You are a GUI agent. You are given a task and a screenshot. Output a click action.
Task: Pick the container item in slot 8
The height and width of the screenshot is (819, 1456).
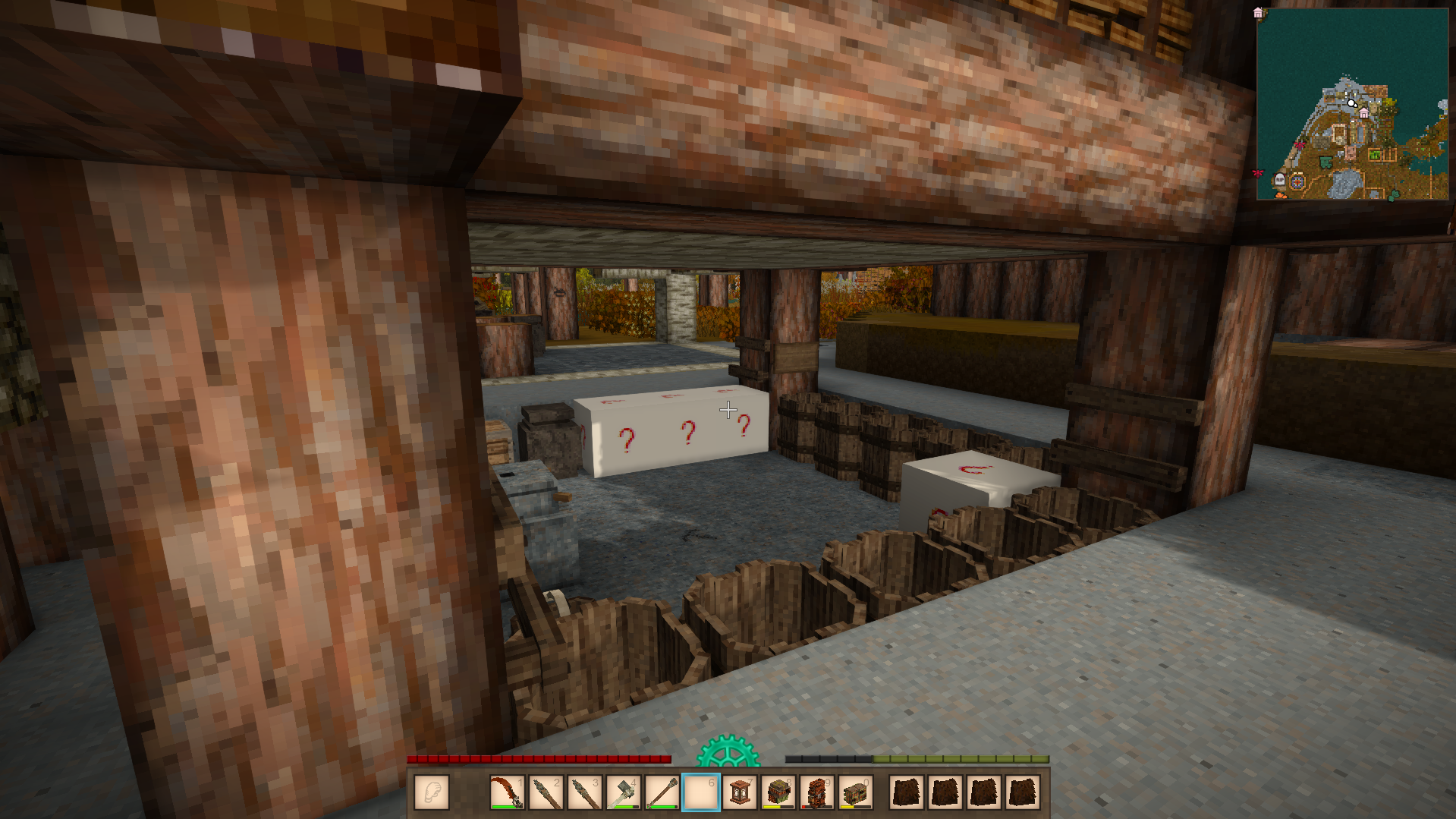(x=778, y=792)
